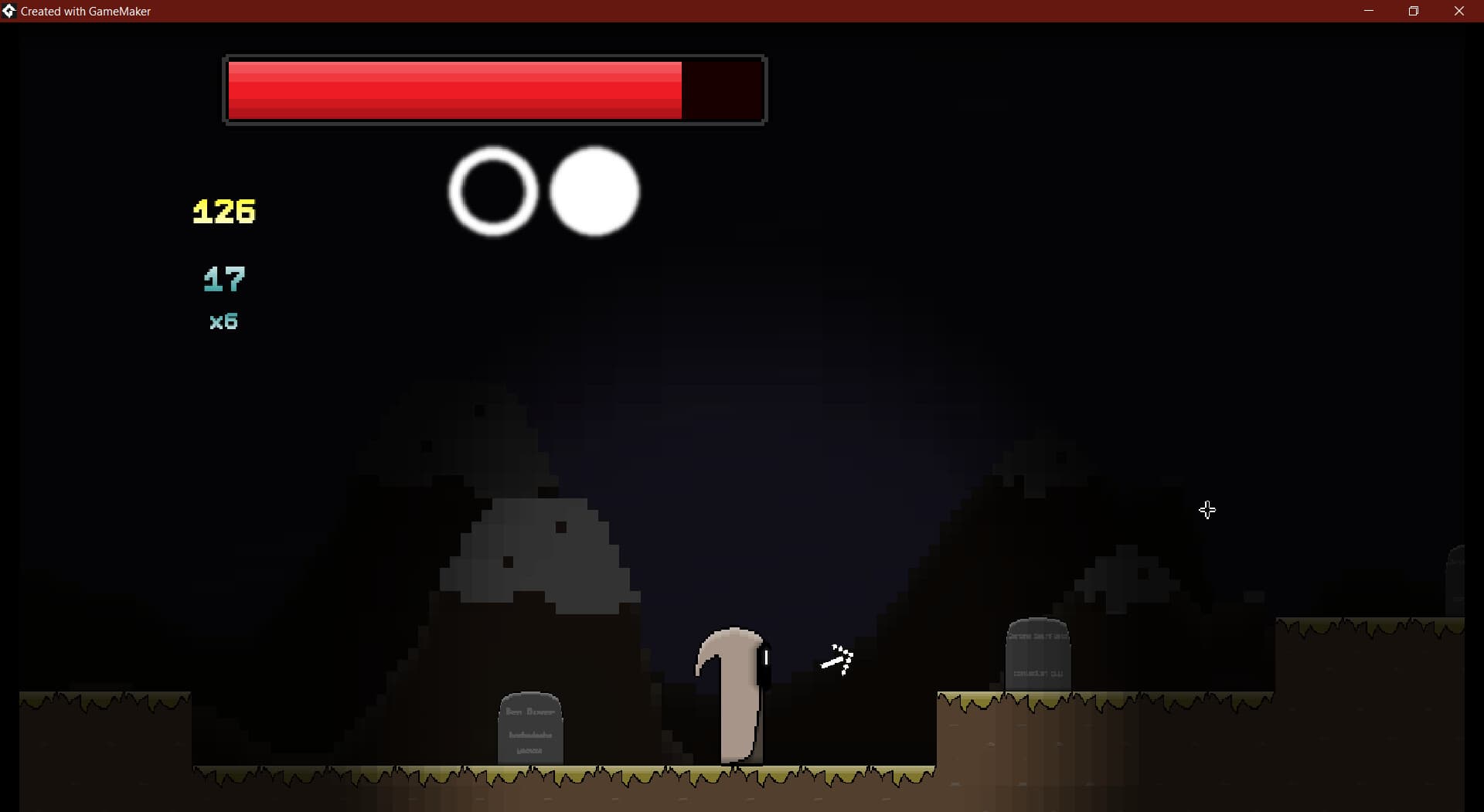
Task: Click the x6 multiplier label
Action: (223, 322)
